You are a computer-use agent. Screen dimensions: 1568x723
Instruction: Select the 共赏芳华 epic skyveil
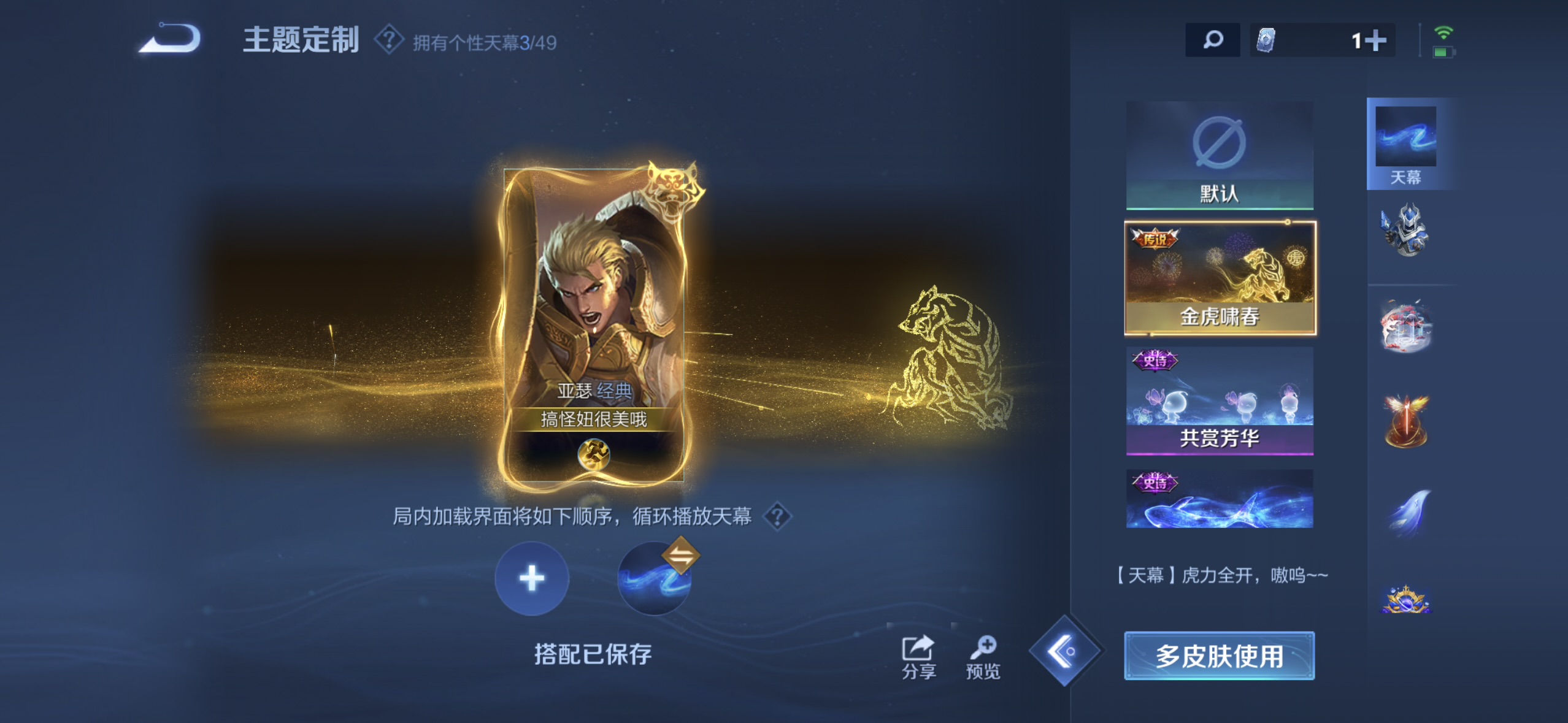tap(1218, 402)
